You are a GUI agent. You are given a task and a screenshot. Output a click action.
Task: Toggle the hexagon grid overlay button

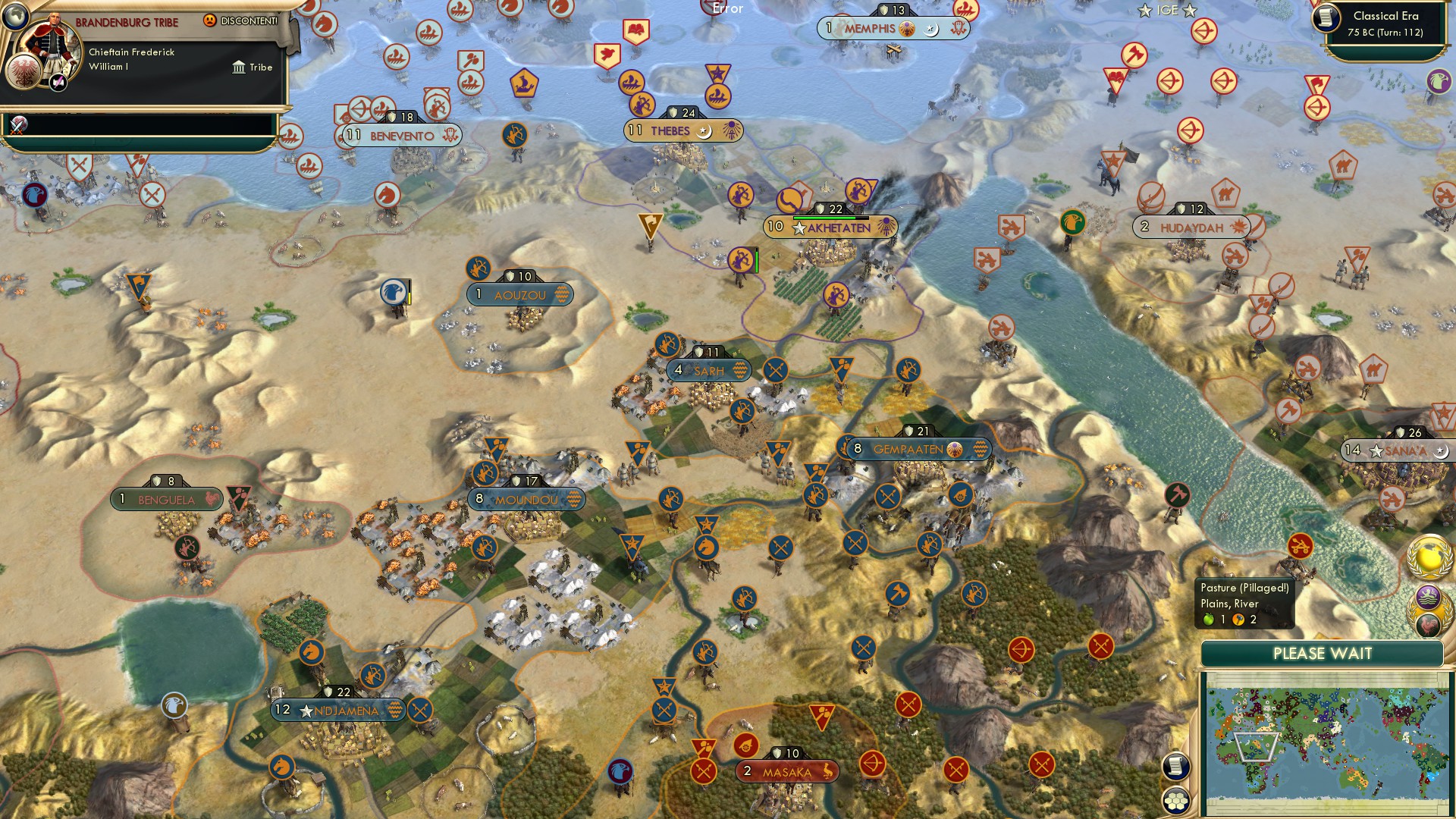point(1176,802)
